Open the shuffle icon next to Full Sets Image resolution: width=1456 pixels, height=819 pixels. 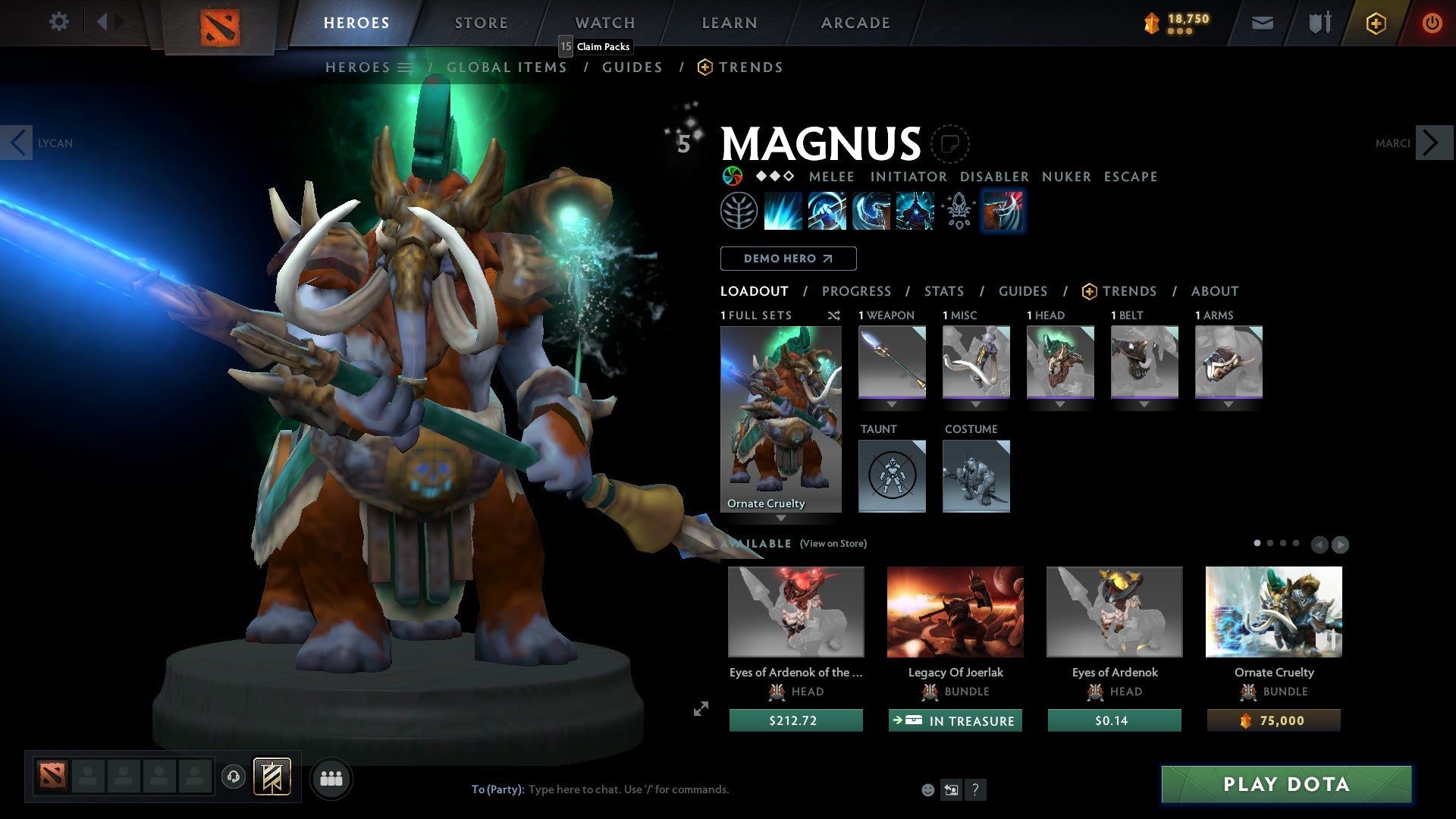coord(833,315)
